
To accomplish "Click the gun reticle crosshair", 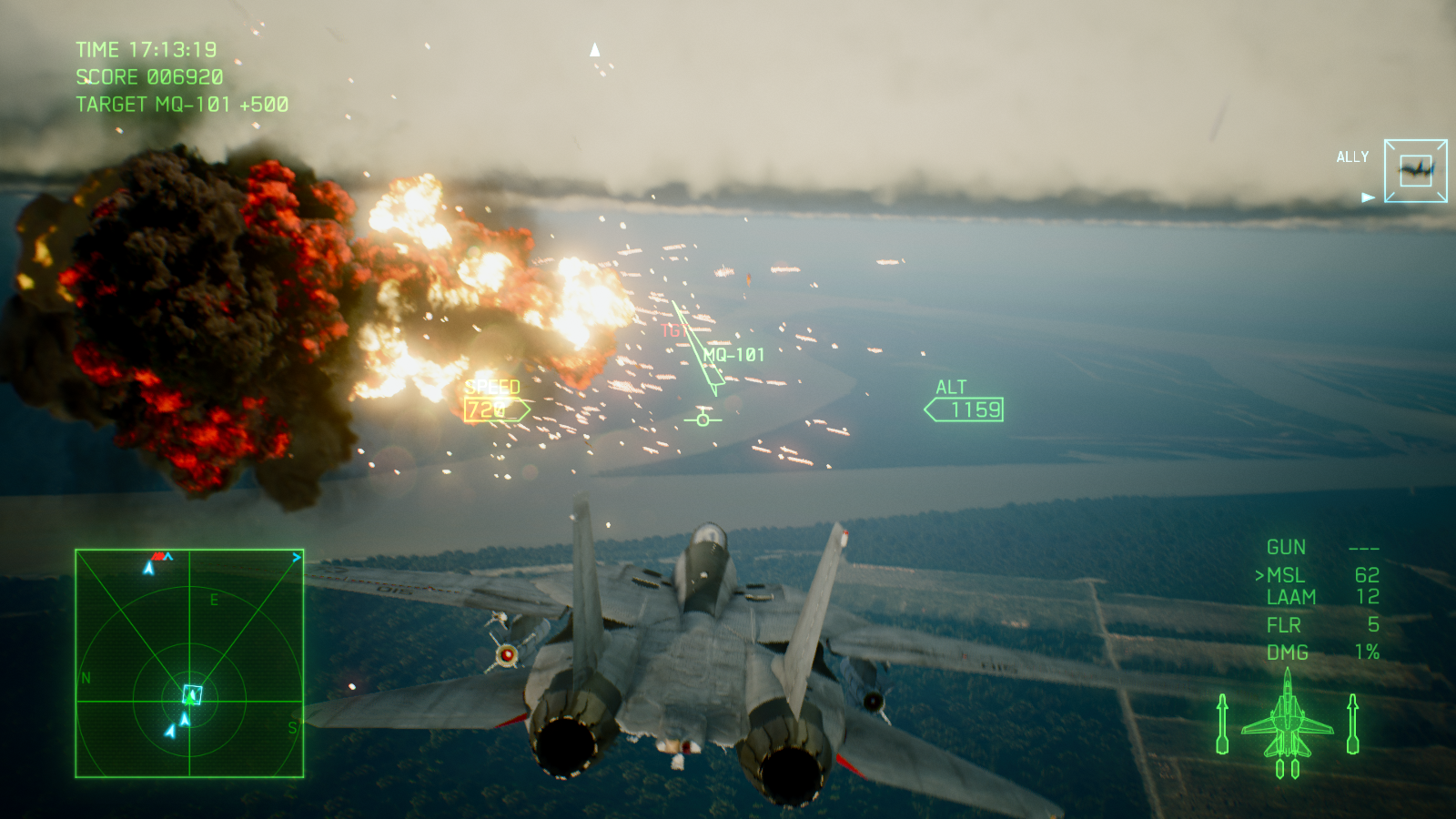I will click(x=703, y=420).
